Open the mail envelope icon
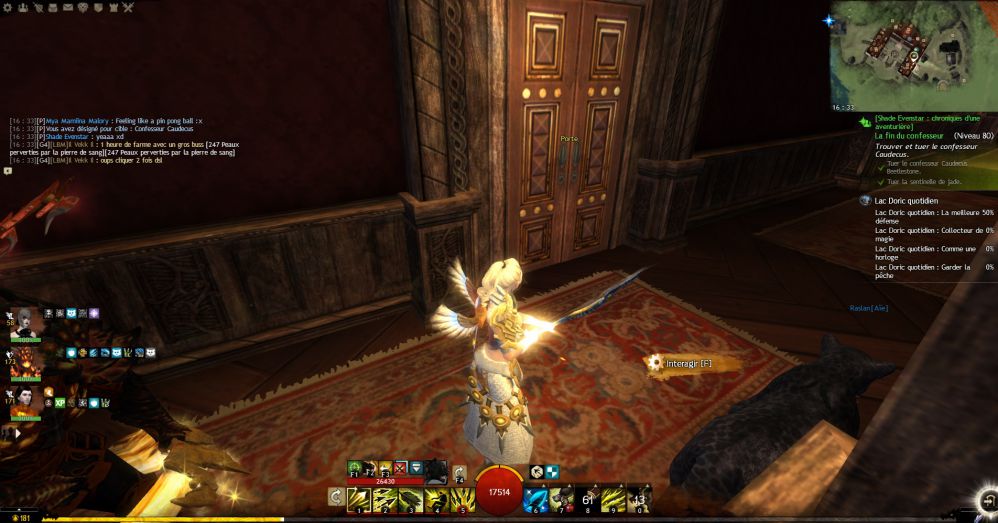Image resolution: width=998 pixels, height=523 pixels. [67, 7]
